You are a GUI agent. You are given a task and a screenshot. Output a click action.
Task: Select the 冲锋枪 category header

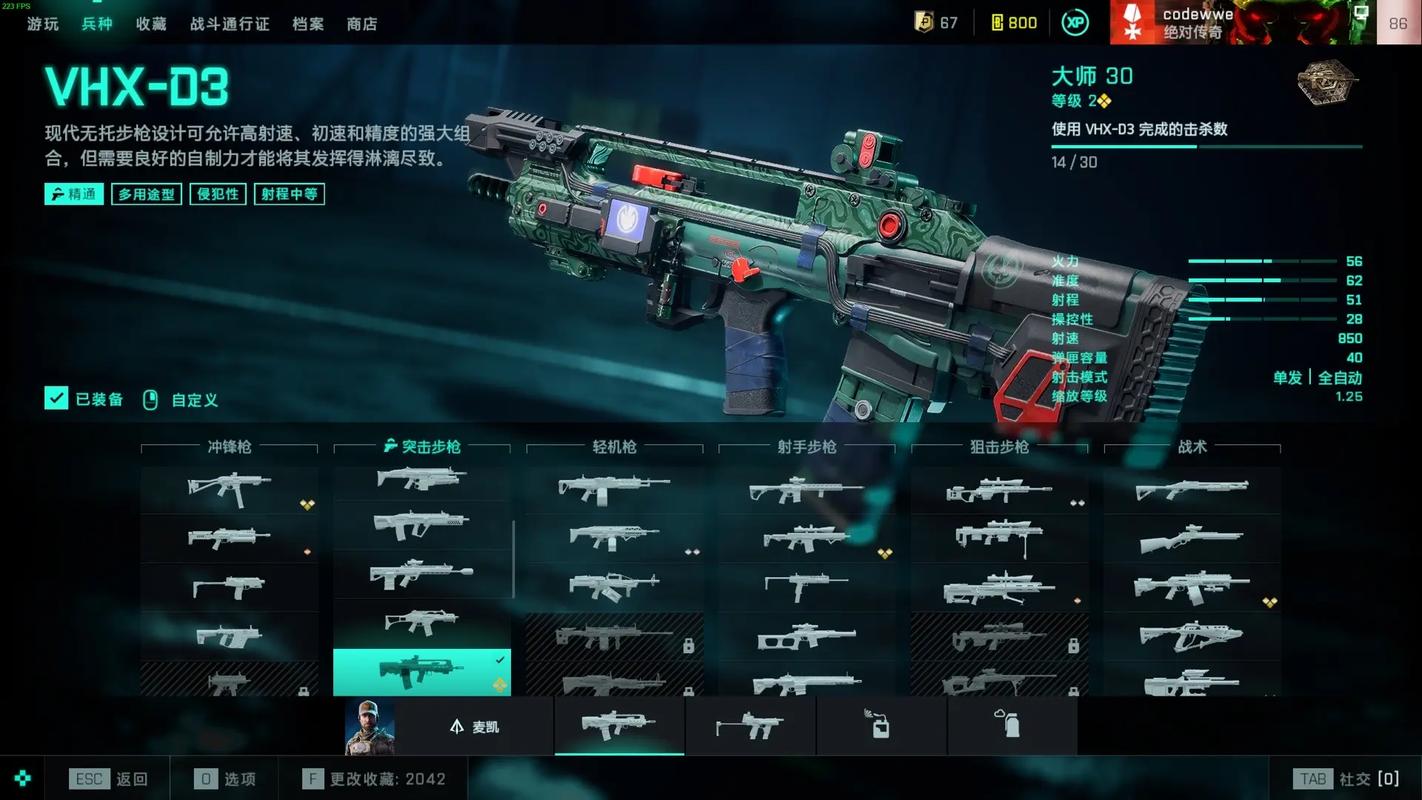(229, 447)
